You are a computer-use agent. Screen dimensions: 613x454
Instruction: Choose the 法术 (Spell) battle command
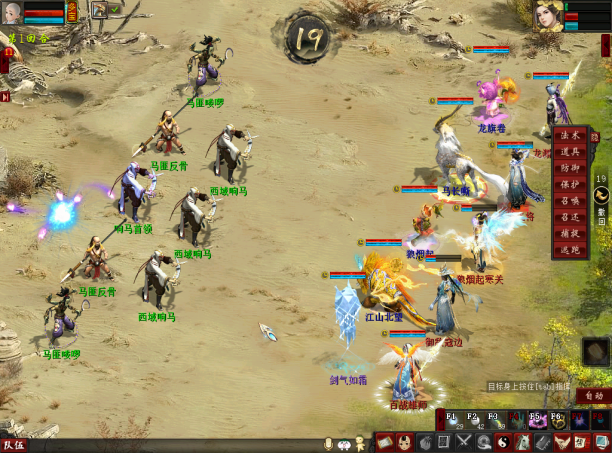pyautogui.click(x=569, y=136)
